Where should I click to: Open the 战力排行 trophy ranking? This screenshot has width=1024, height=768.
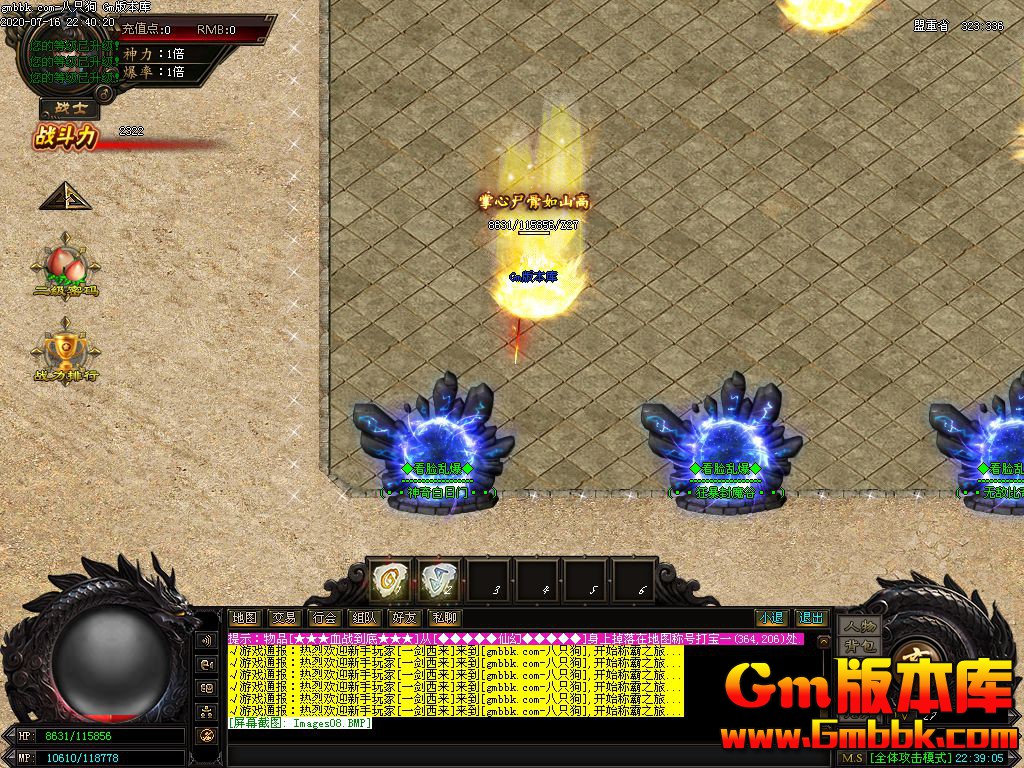(x=66, y=350)
